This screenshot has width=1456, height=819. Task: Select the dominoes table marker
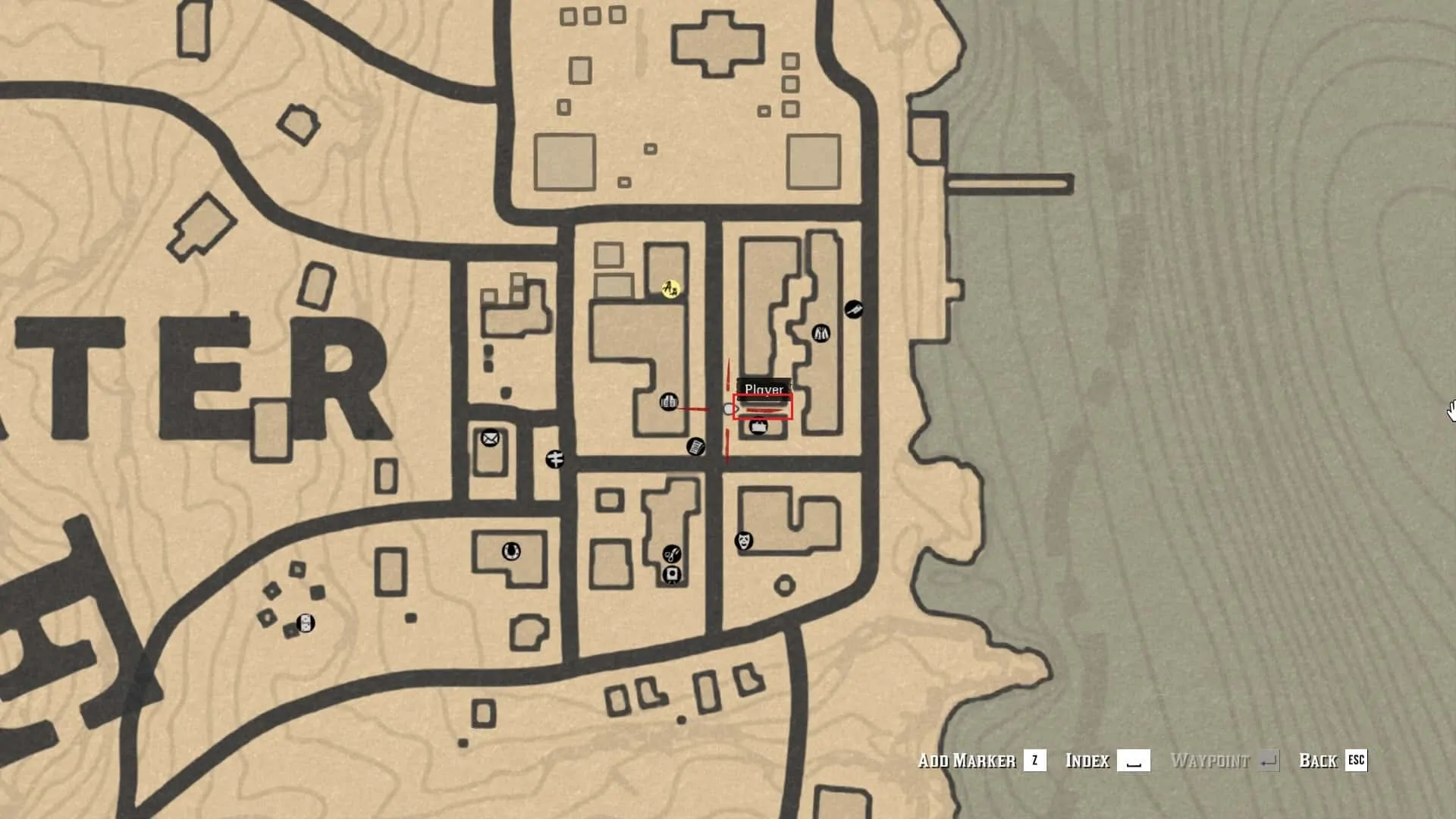coord(305,623)
